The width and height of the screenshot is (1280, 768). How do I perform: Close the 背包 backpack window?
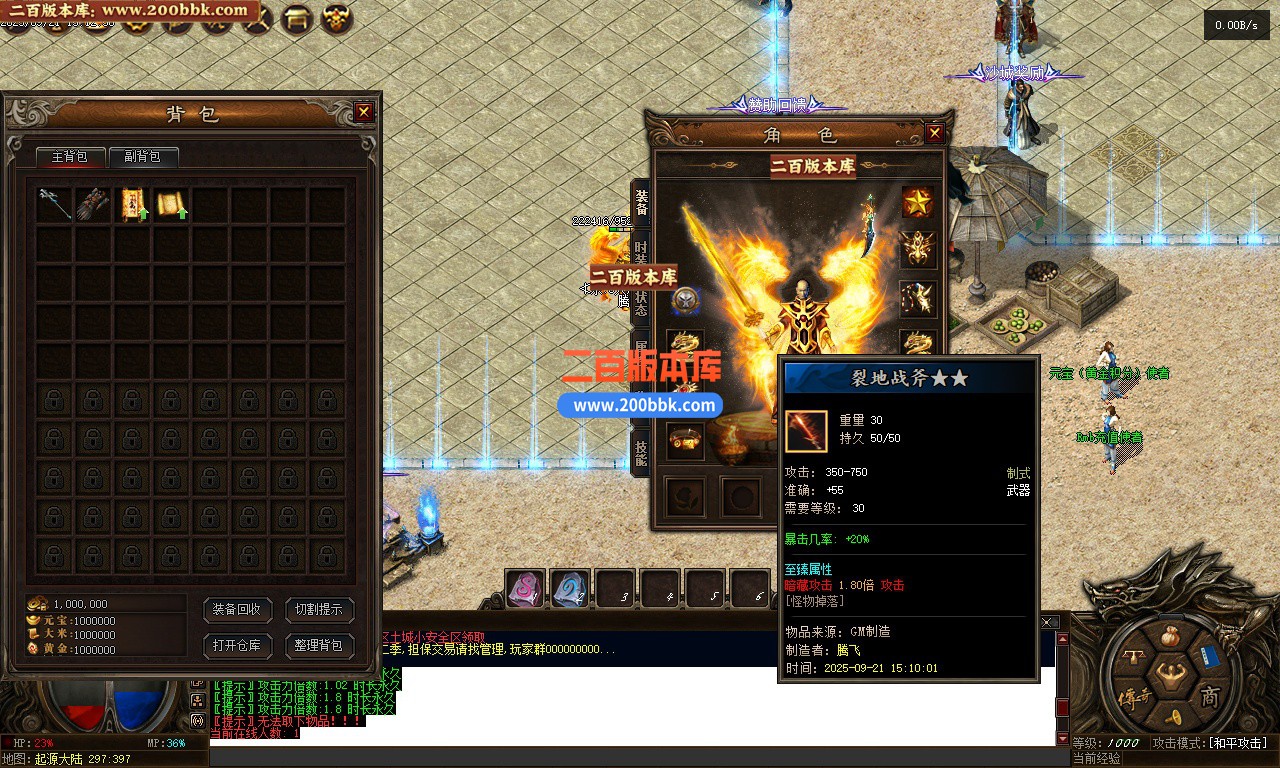[364, 112]
